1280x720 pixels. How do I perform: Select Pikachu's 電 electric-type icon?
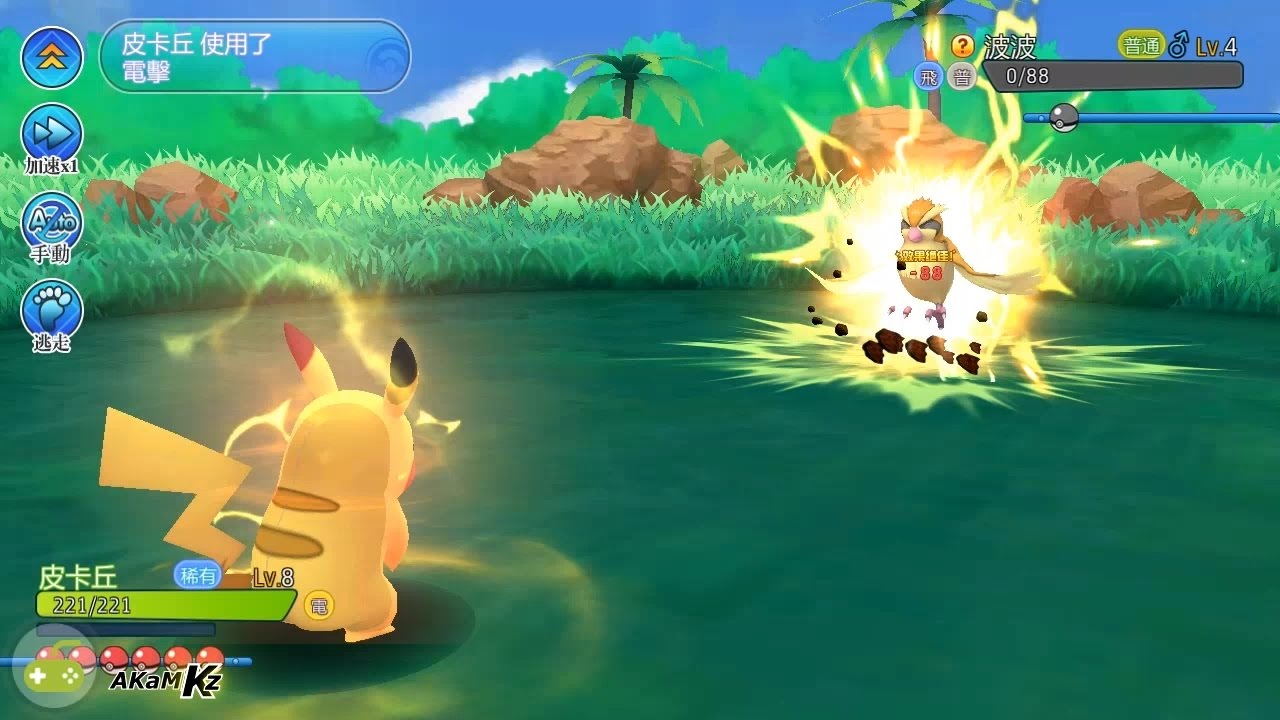click(319, 605)
